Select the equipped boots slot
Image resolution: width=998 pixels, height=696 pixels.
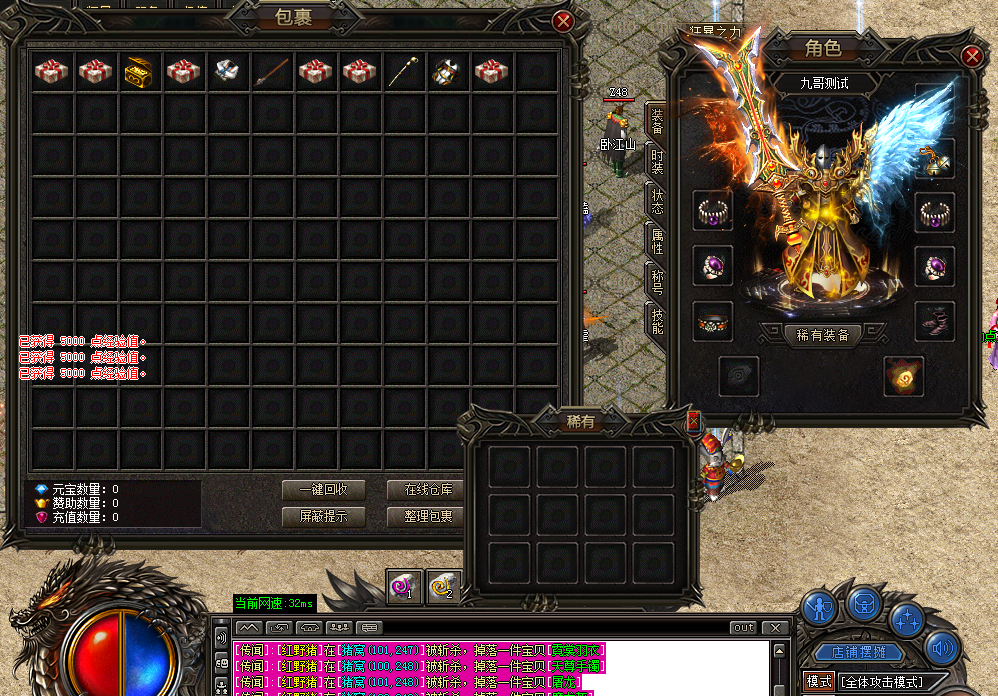[935, 321]
